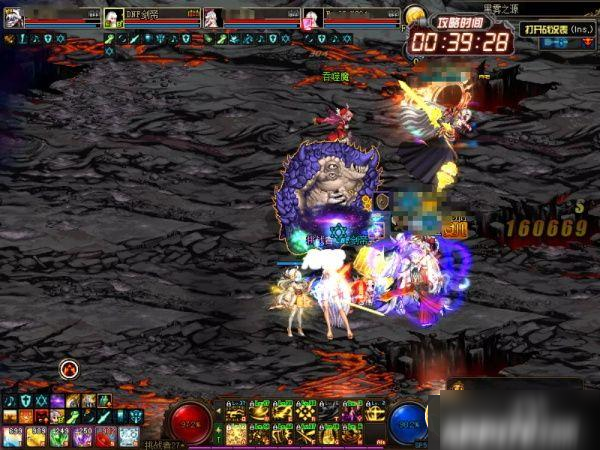Click your own character portrait
Screen dimensions: 600x450
[11, 18]
